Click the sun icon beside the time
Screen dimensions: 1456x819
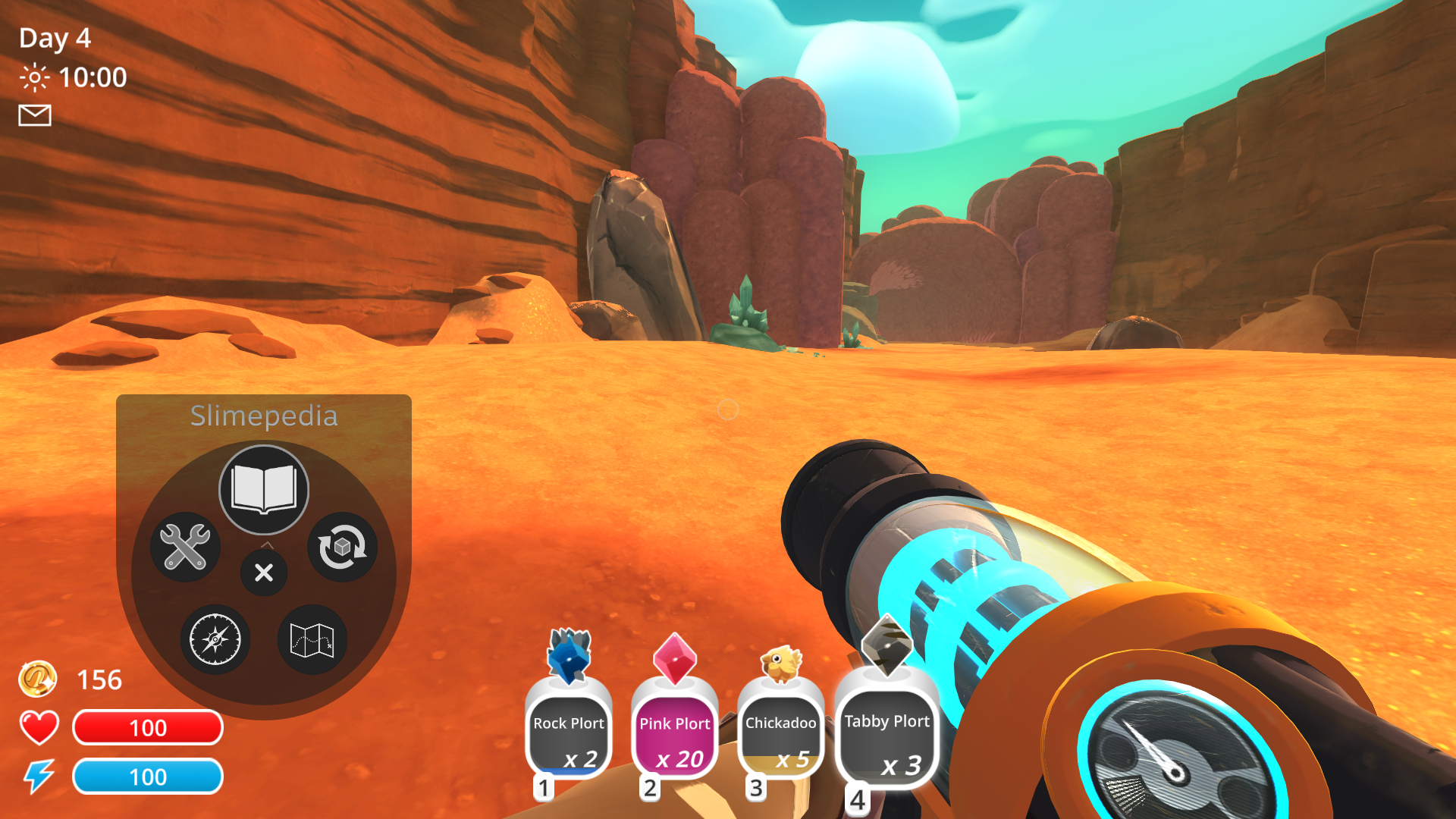pos(33,77)
